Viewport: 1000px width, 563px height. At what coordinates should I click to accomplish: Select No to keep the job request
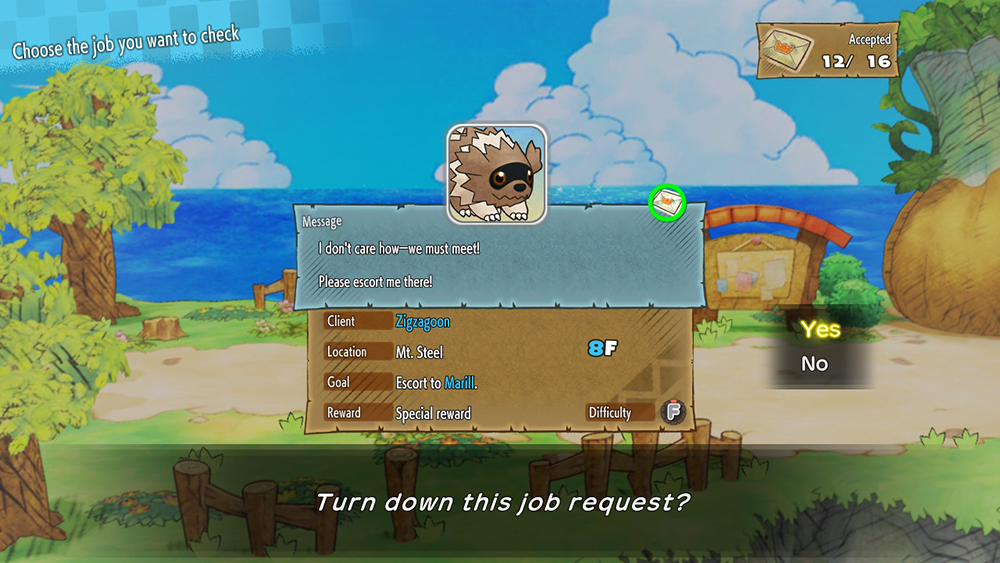[x=815, y=364]
